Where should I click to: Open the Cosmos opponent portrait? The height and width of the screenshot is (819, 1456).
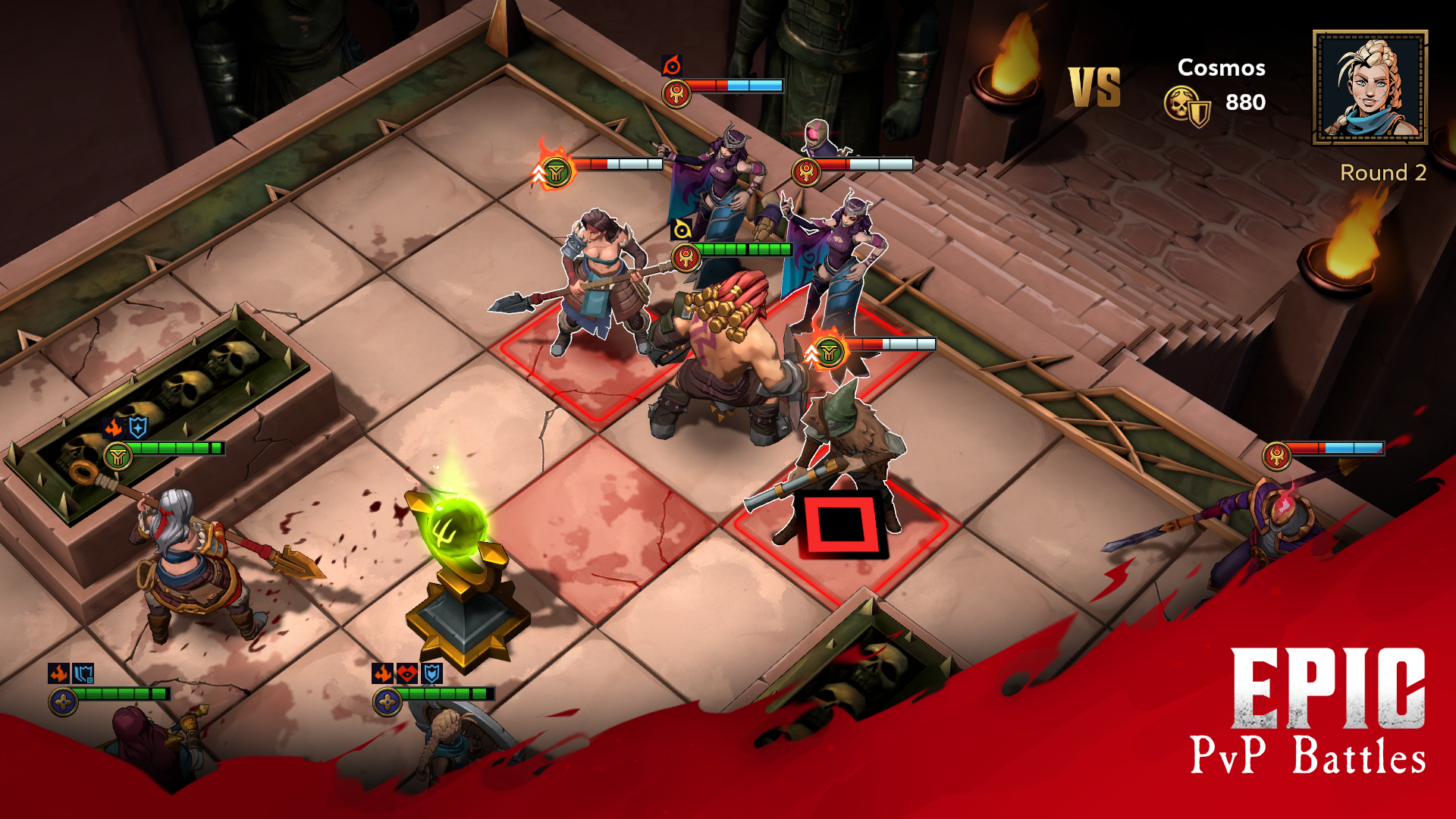[1370, 86]
